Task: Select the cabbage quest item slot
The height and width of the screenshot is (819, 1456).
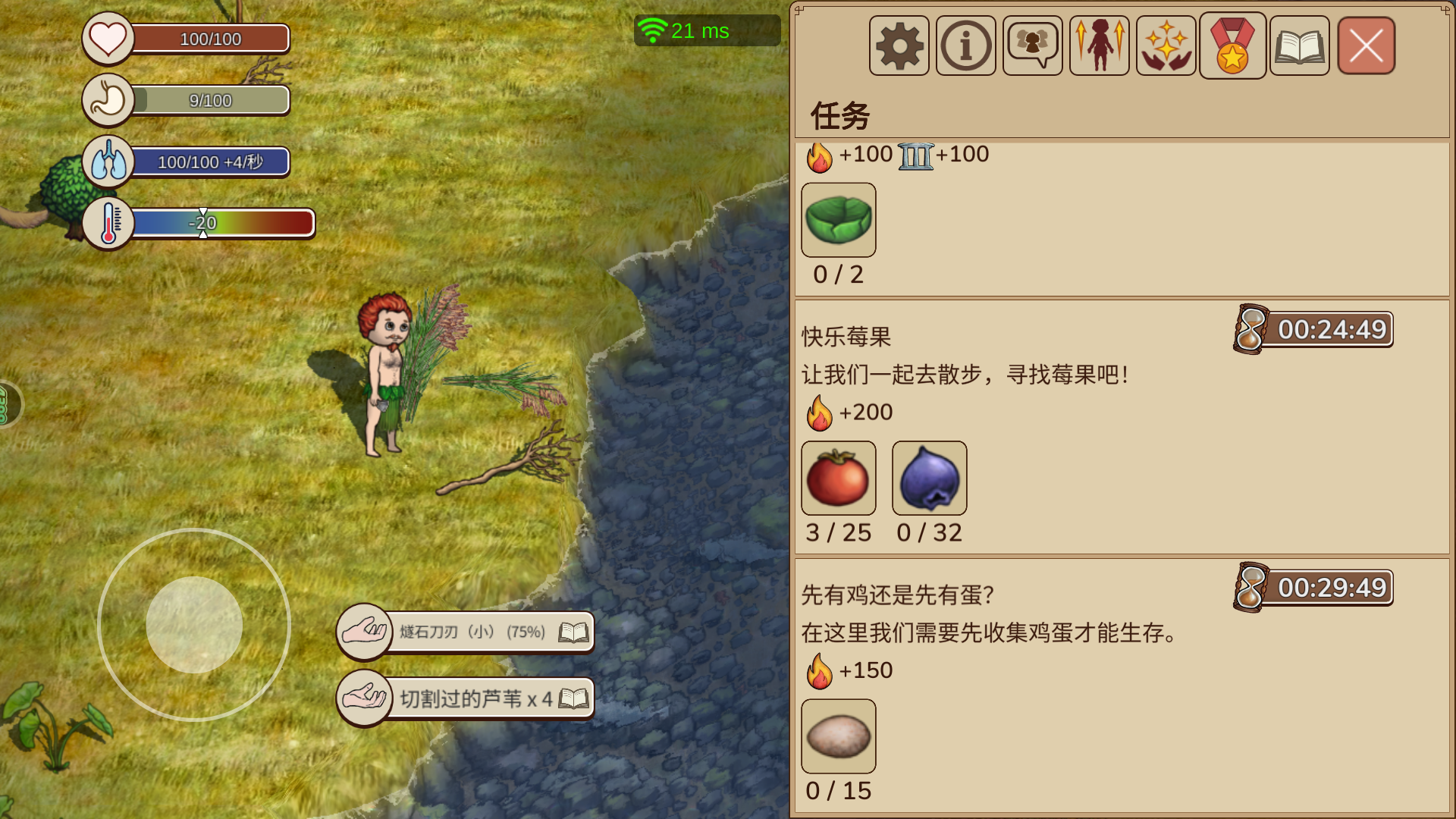Action: pyautogui.click(x=838, y=220)
